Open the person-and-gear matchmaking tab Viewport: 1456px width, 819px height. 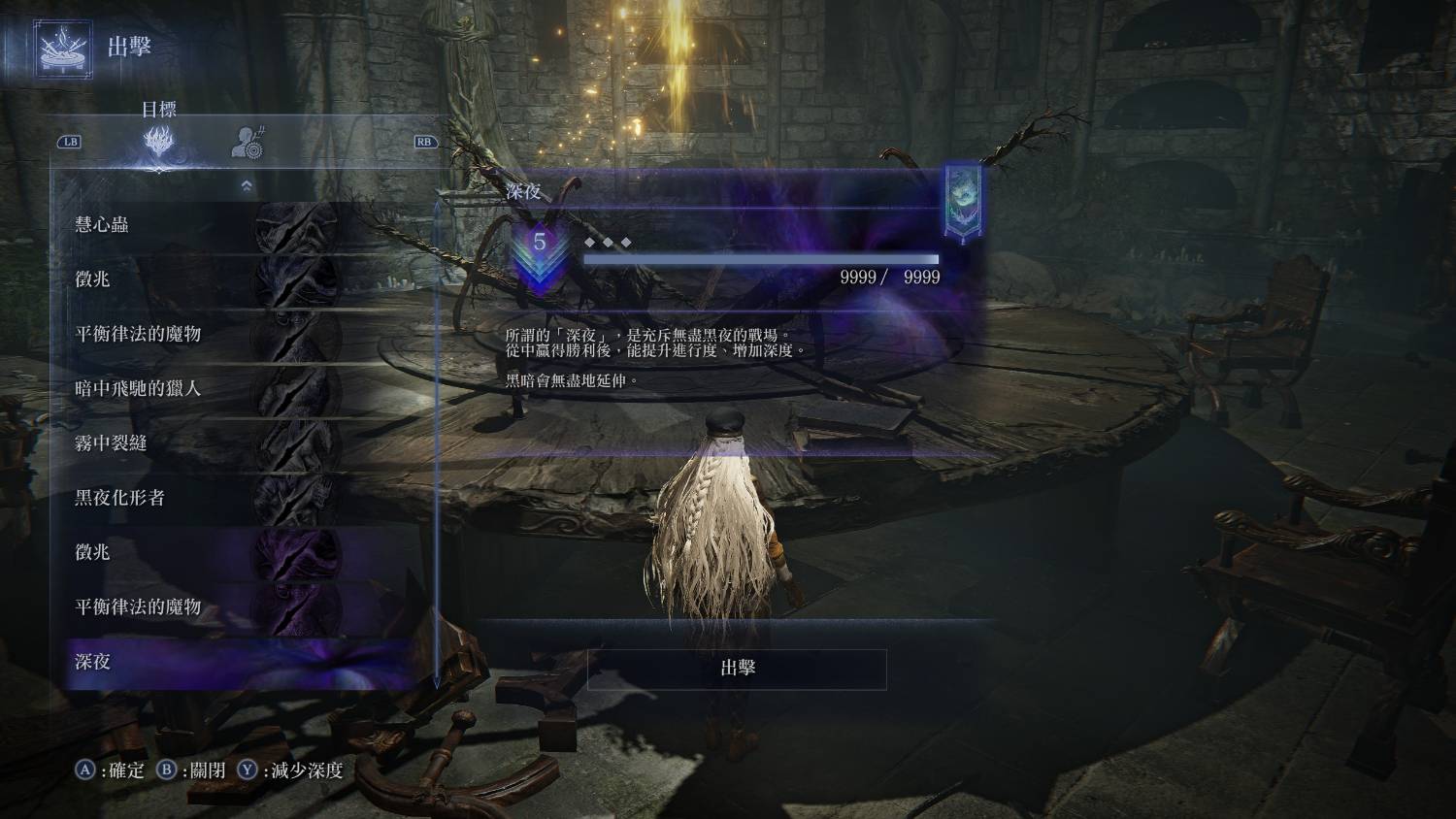pos(248,143)
